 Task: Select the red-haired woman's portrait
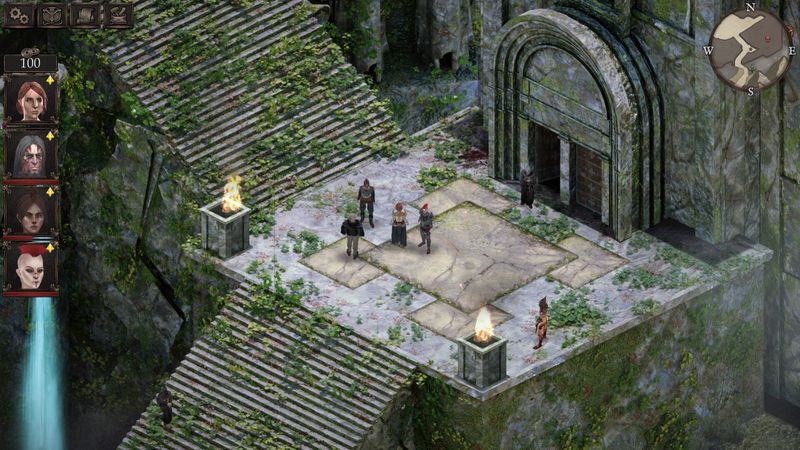click(x=30, y=99)
